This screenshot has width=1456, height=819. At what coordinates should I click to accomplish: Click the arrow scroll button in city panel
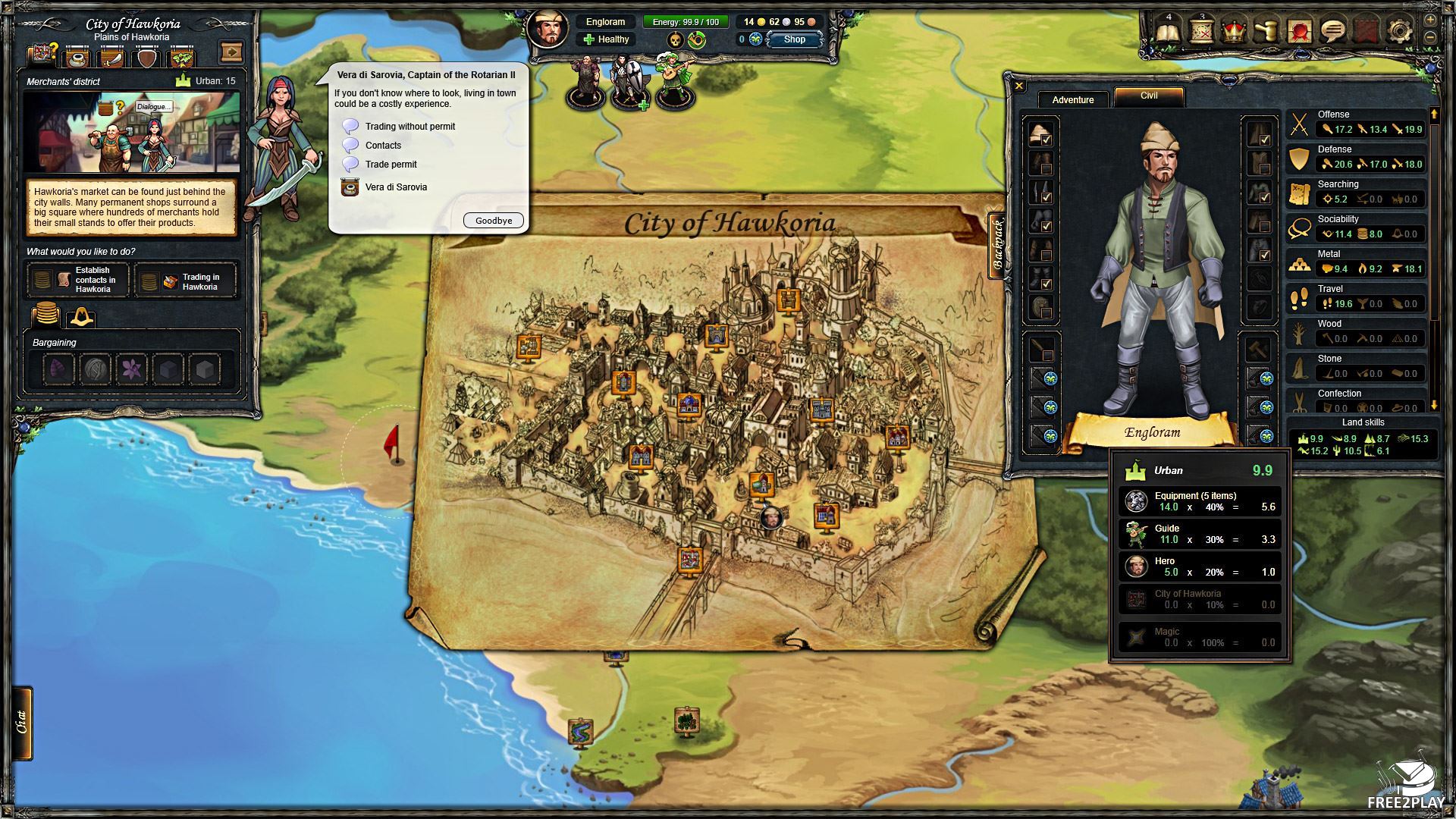coord(231,52)
